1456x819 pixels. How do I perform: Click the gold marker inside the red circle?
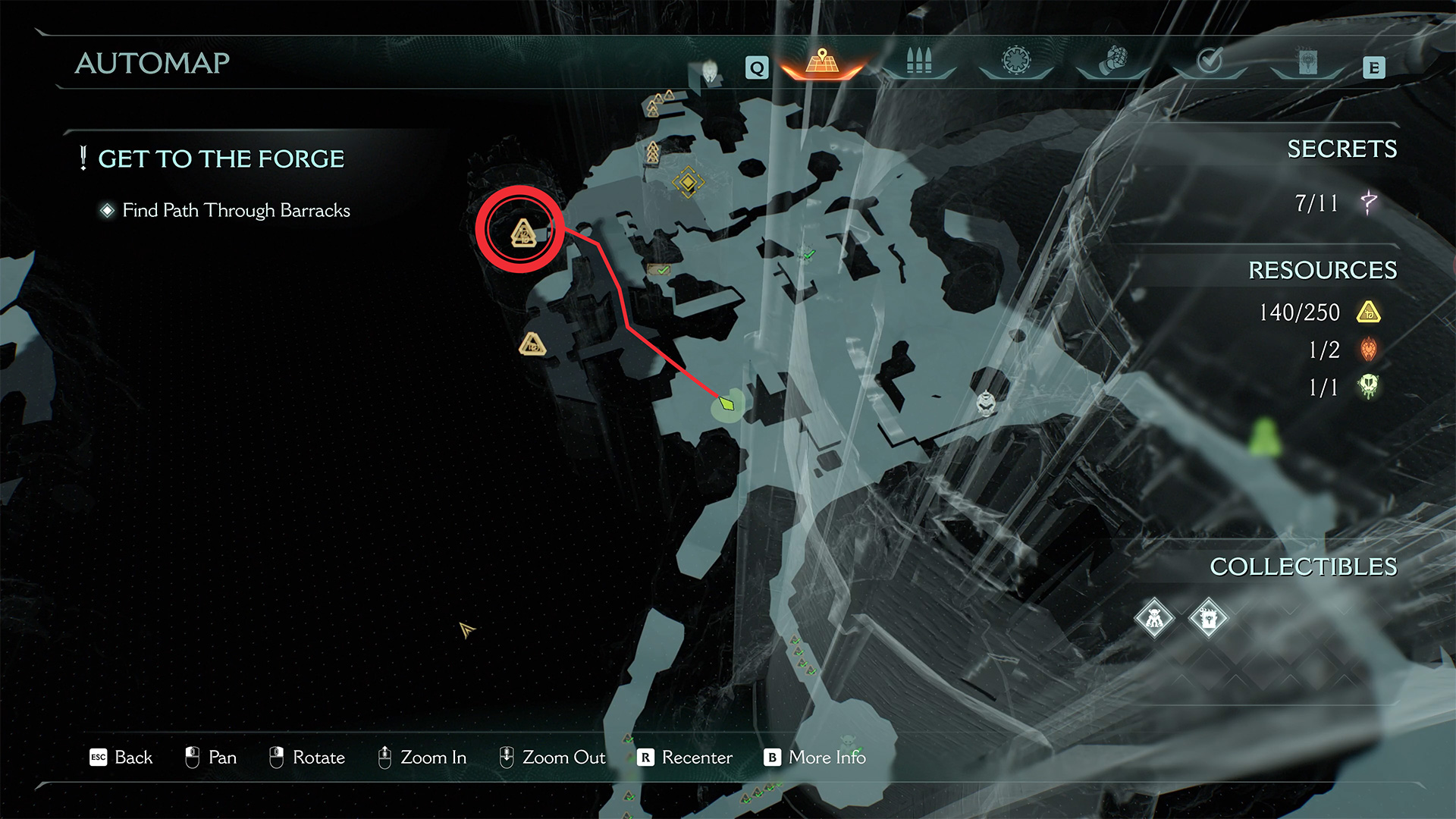[522, 233]
